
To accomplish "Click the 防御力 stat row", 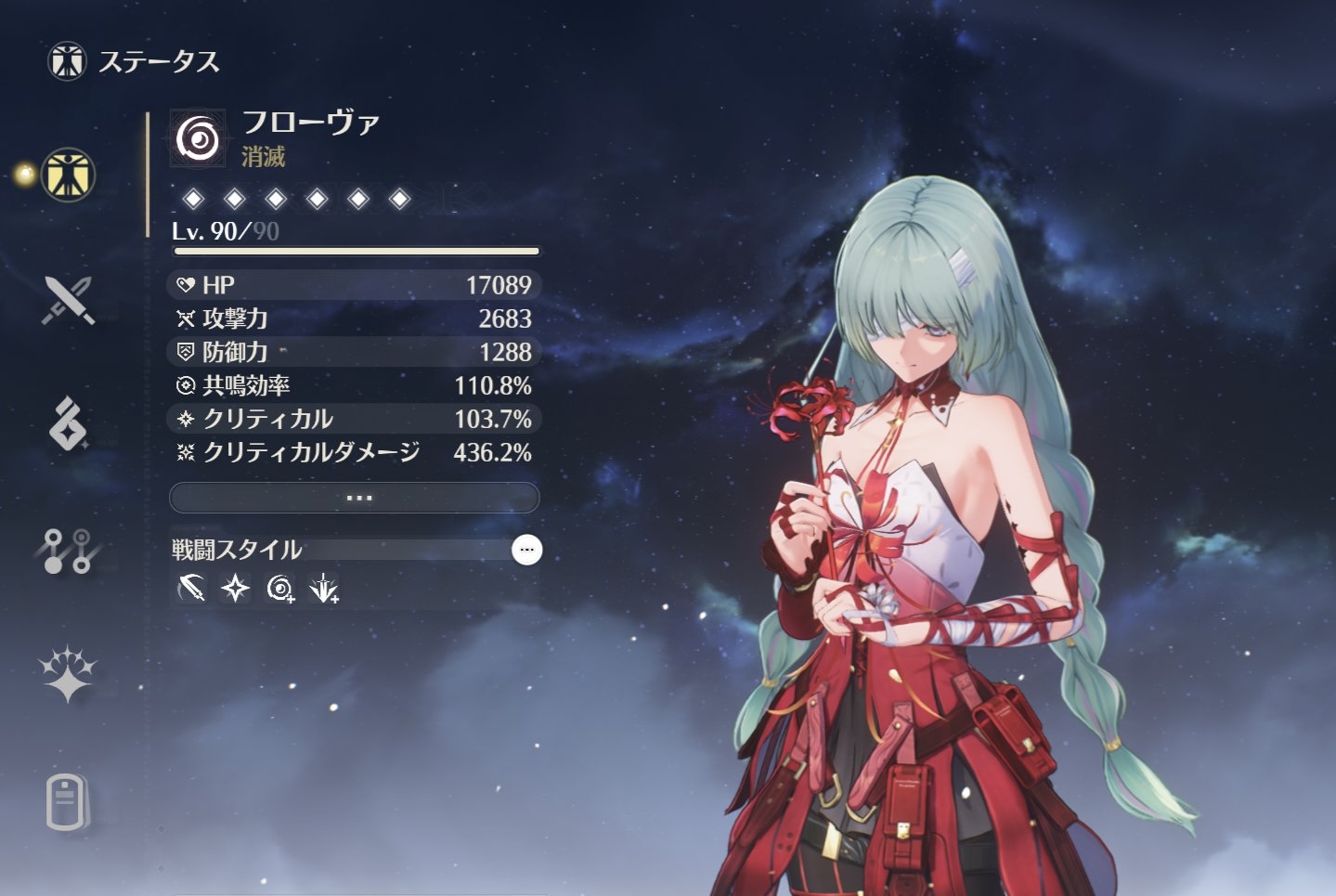I will click(355, 352).
